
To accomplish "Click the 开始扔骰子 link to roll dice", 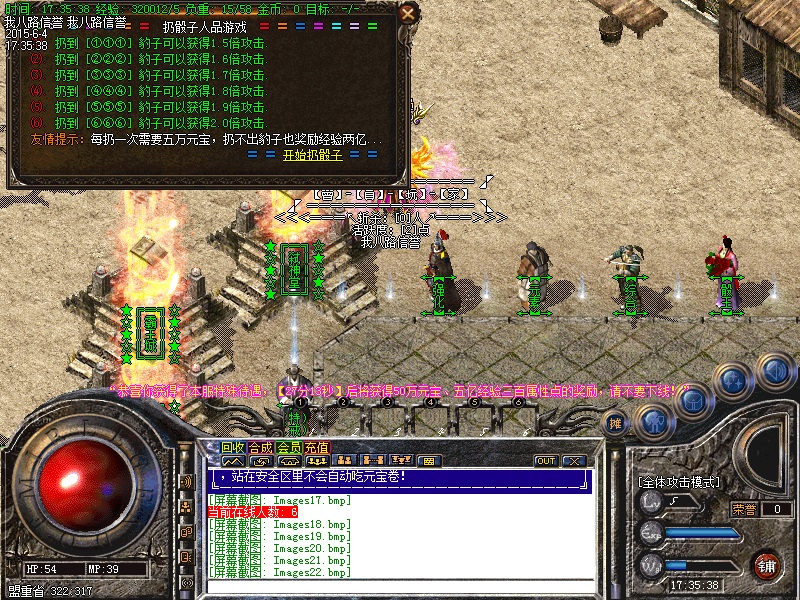I will [313, 155].
